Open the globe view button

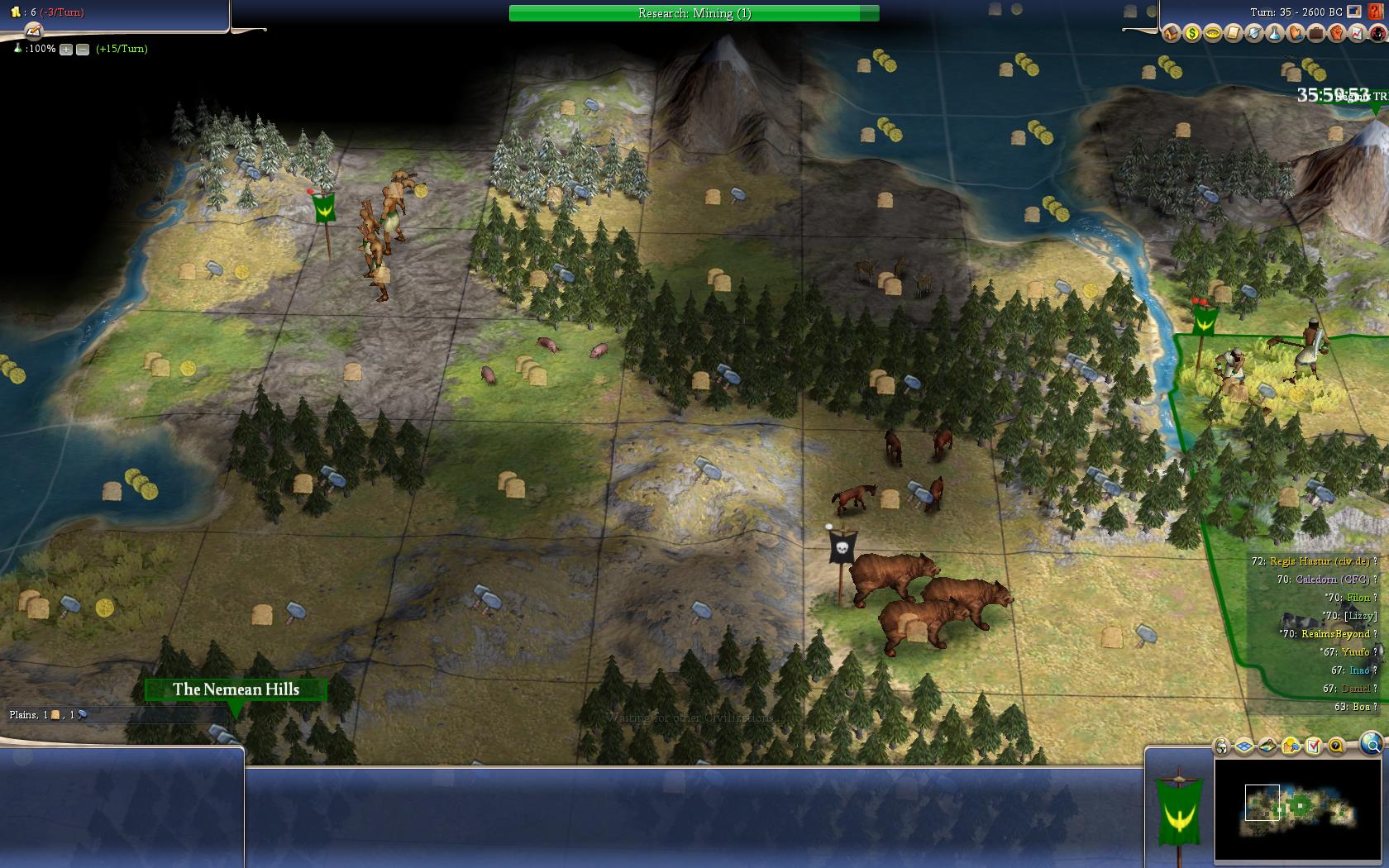tap(1371, 743)
